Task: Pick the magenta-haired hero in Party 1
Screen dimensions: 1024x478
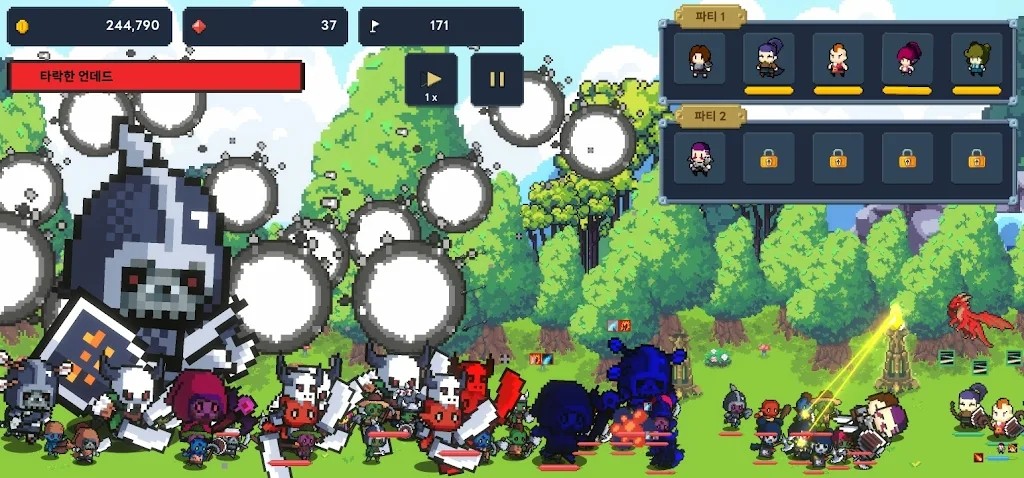Action: (907, 59)
